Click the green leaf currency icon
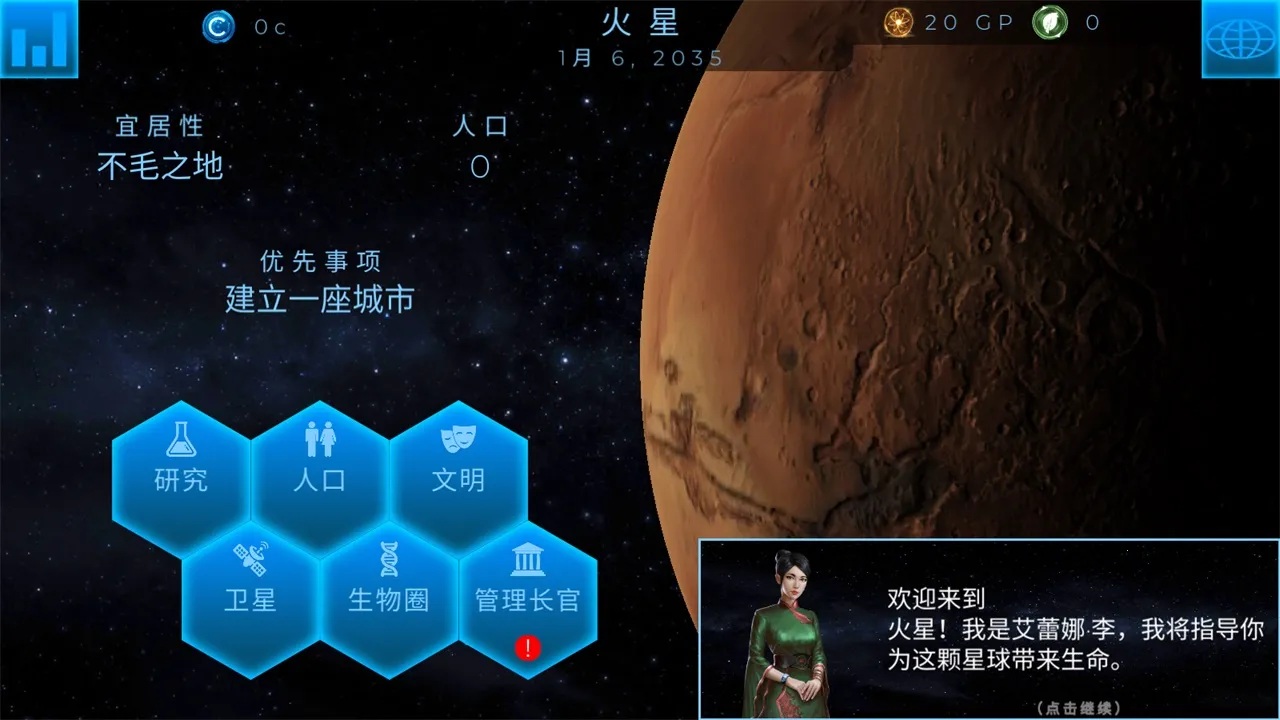 pyautogui.click(x=1051, y=23)
